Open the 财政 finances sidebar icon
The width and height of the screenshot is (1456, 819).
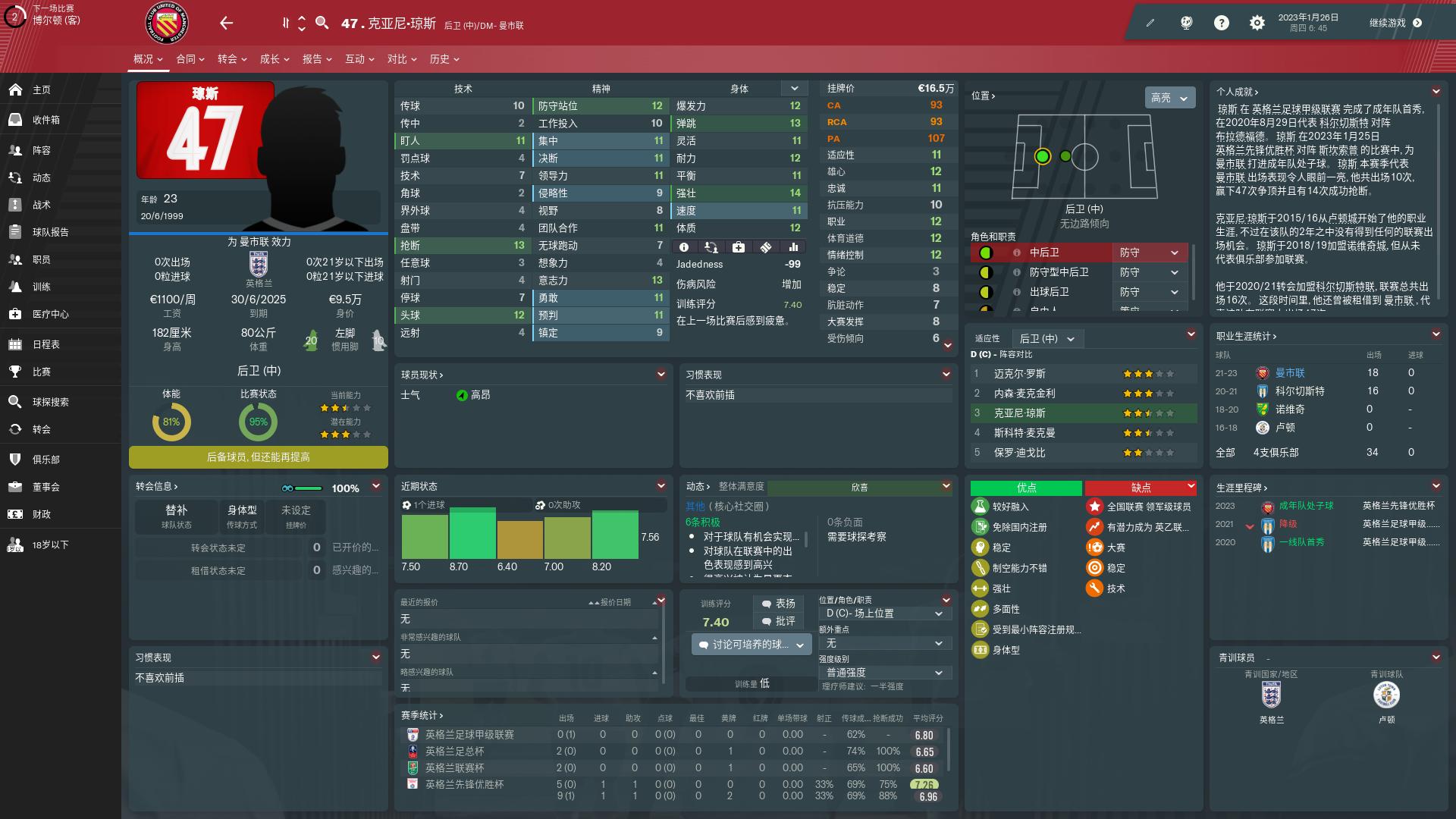click(x=15, y=514)
